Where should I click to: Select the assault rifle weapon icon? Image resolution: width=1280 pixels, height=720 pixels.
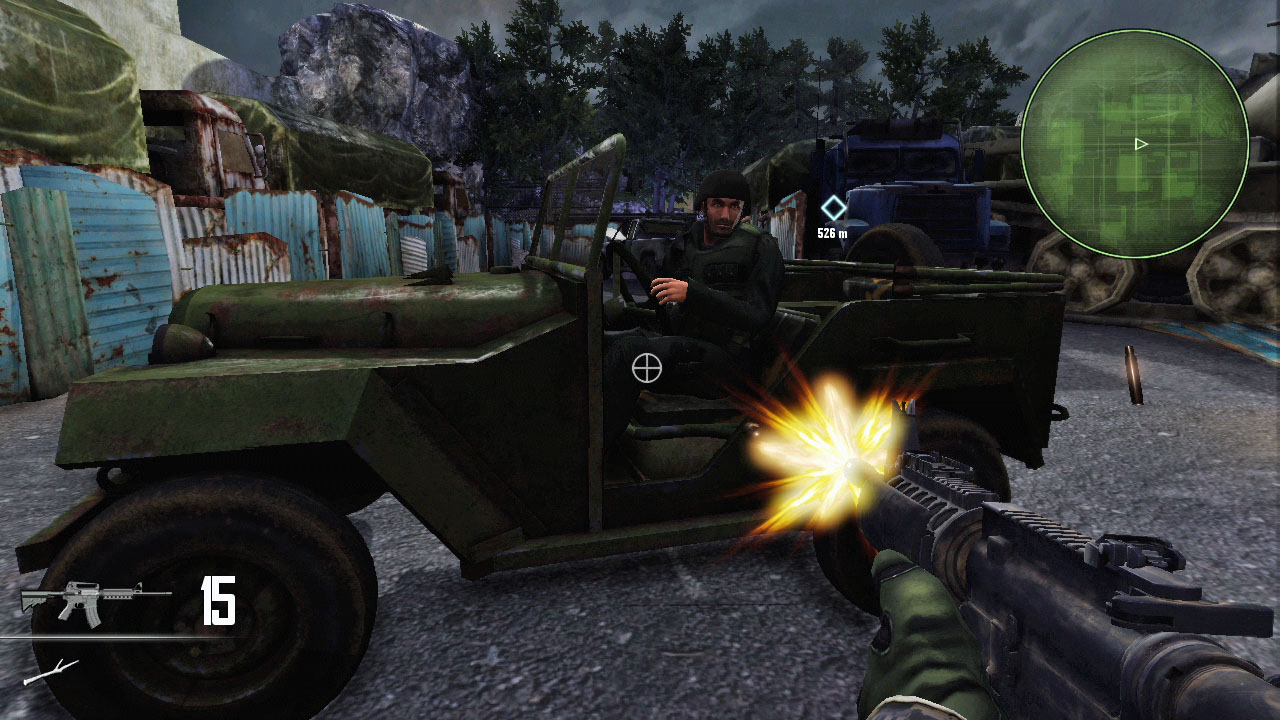pos(81,603)
